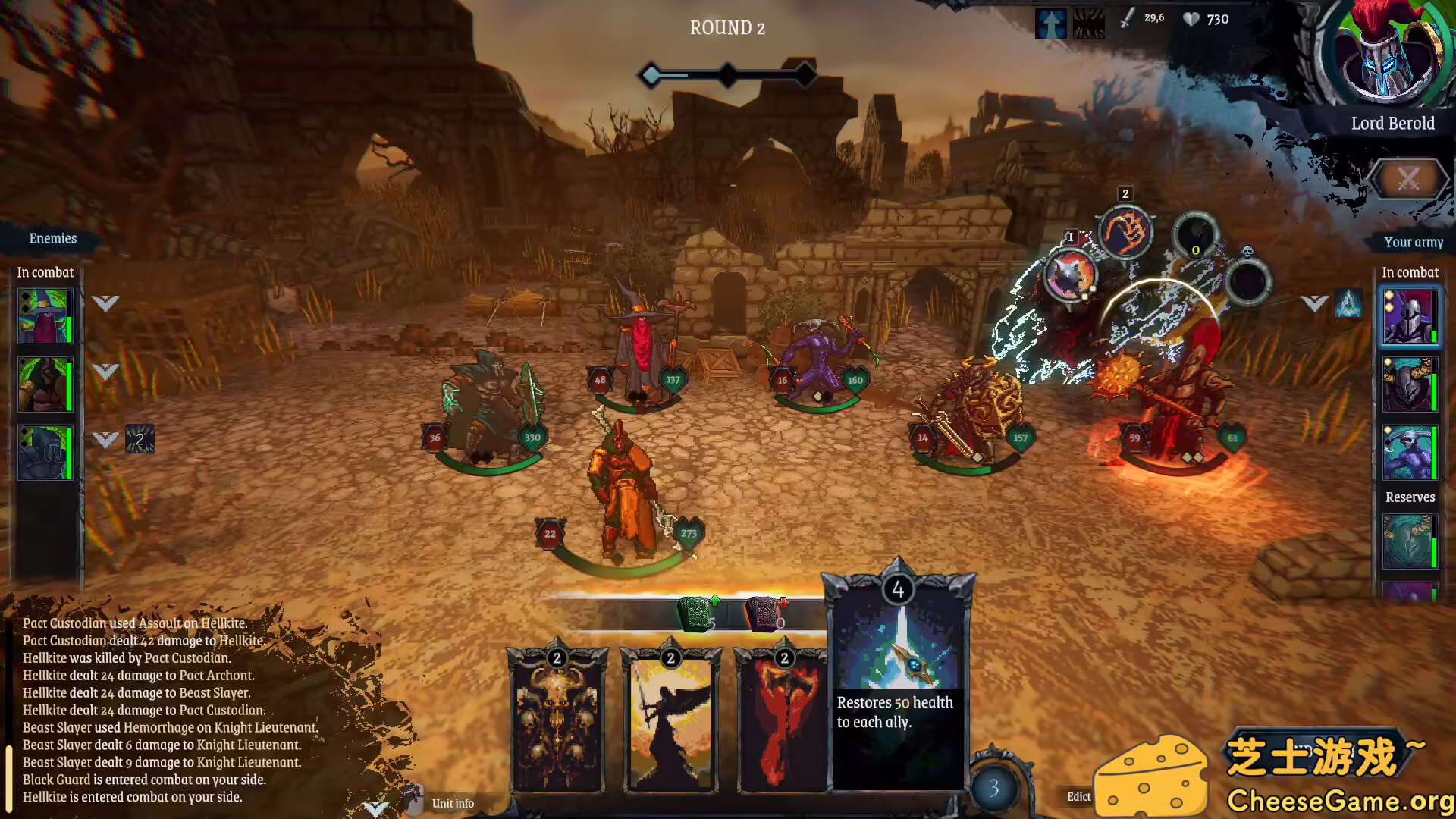Screen dimensions: 1456x819
Task: Select the first reserve unit portrait
Action: (1409, 541)
